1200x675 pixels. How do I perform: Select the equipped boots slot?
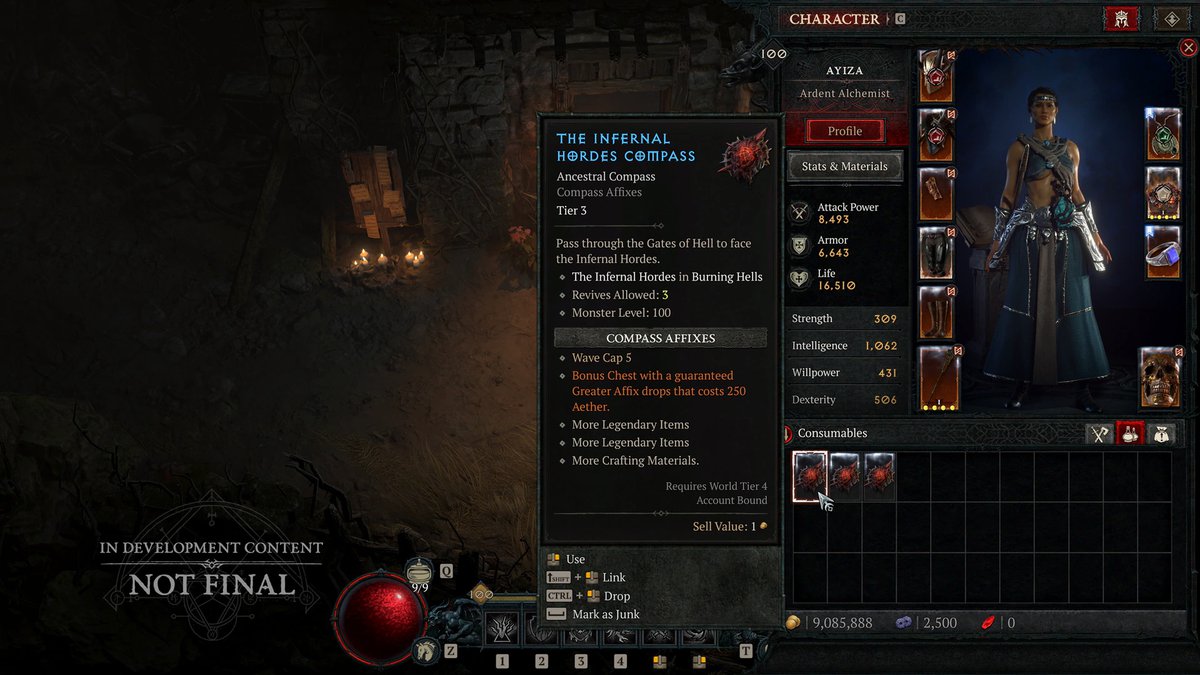tap(937, 312)
